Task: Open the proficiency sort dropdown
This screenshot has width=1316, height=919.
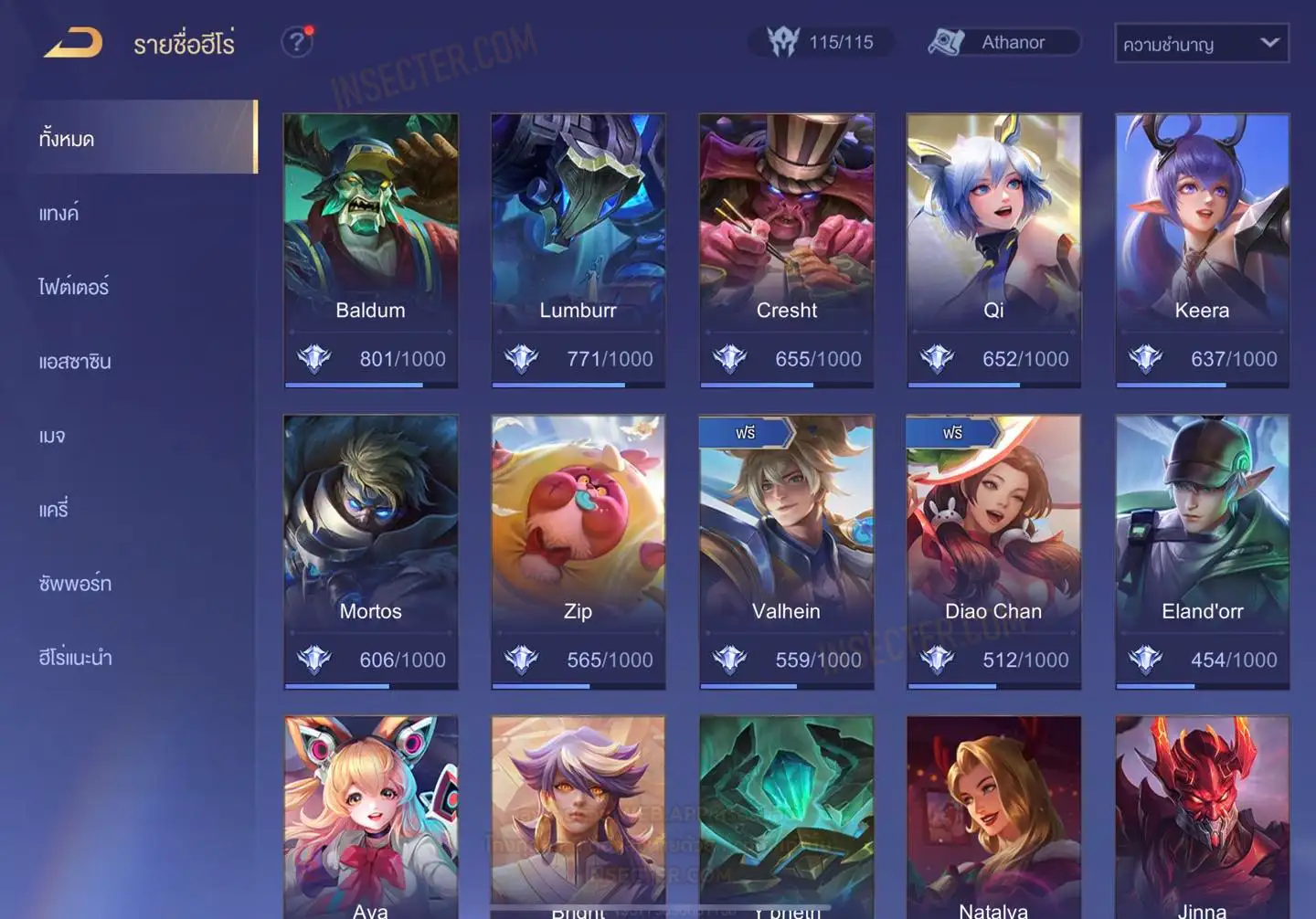Action: (1201, 43)
